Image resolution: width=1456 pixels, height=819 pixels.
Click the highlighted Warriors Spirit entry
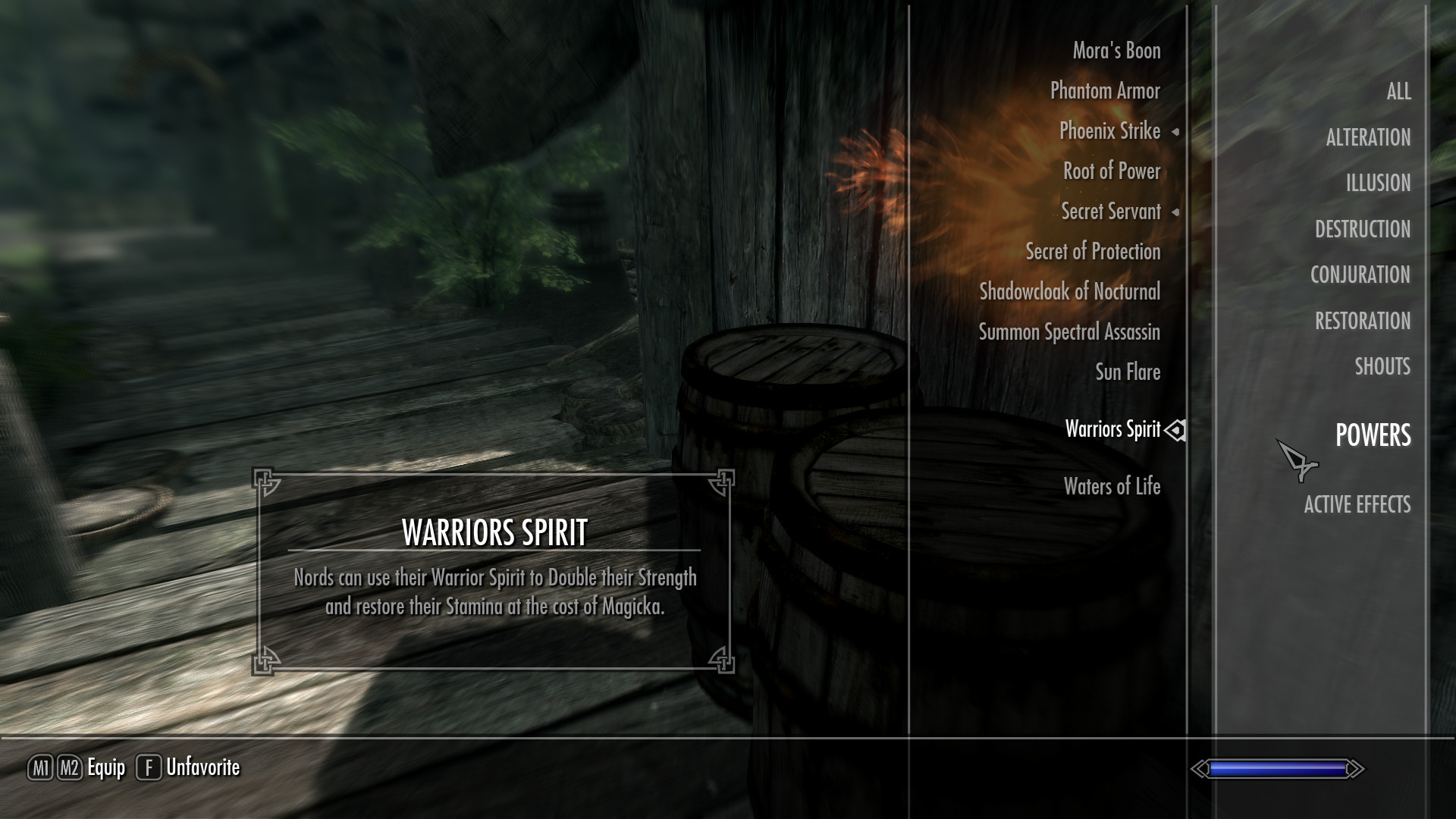[1112, 429]
